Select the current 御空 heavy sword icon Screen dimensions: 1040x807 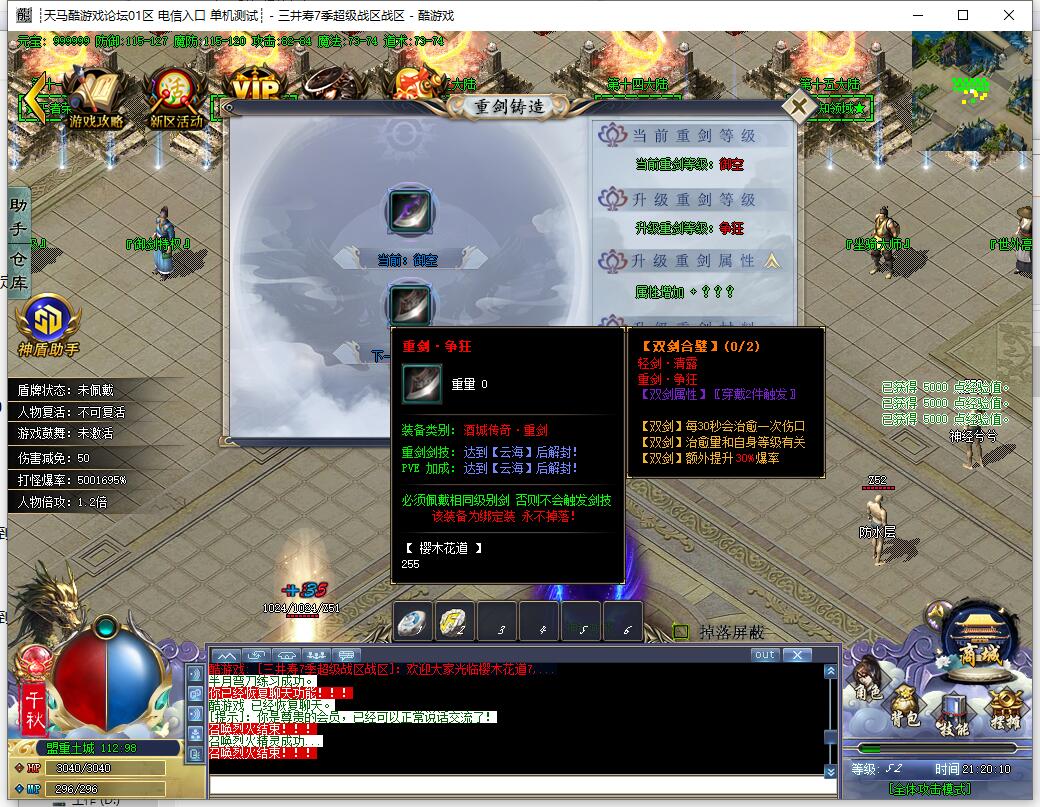pos(408,212)
